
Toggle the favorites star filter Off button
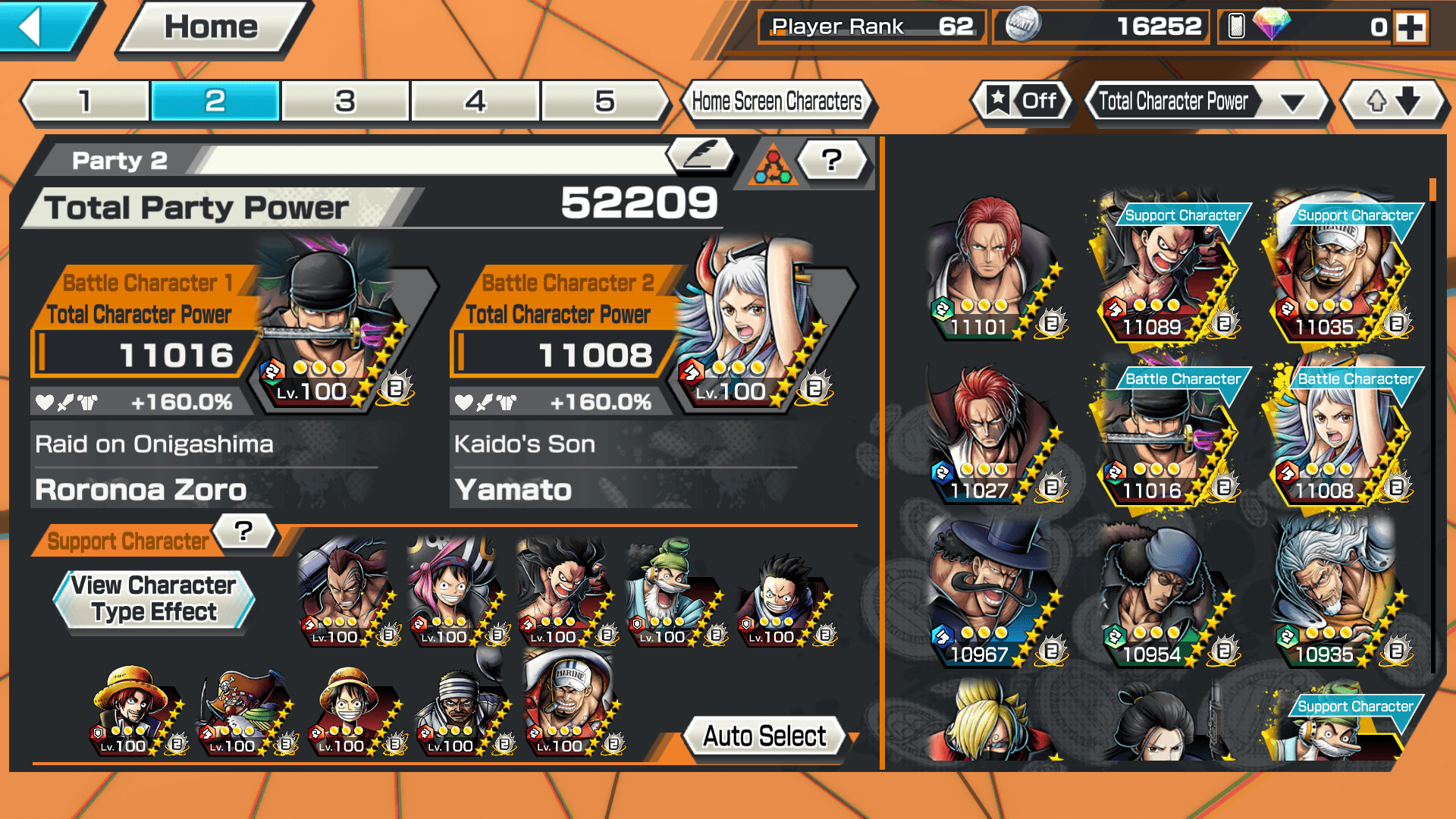click(1022, 101)
